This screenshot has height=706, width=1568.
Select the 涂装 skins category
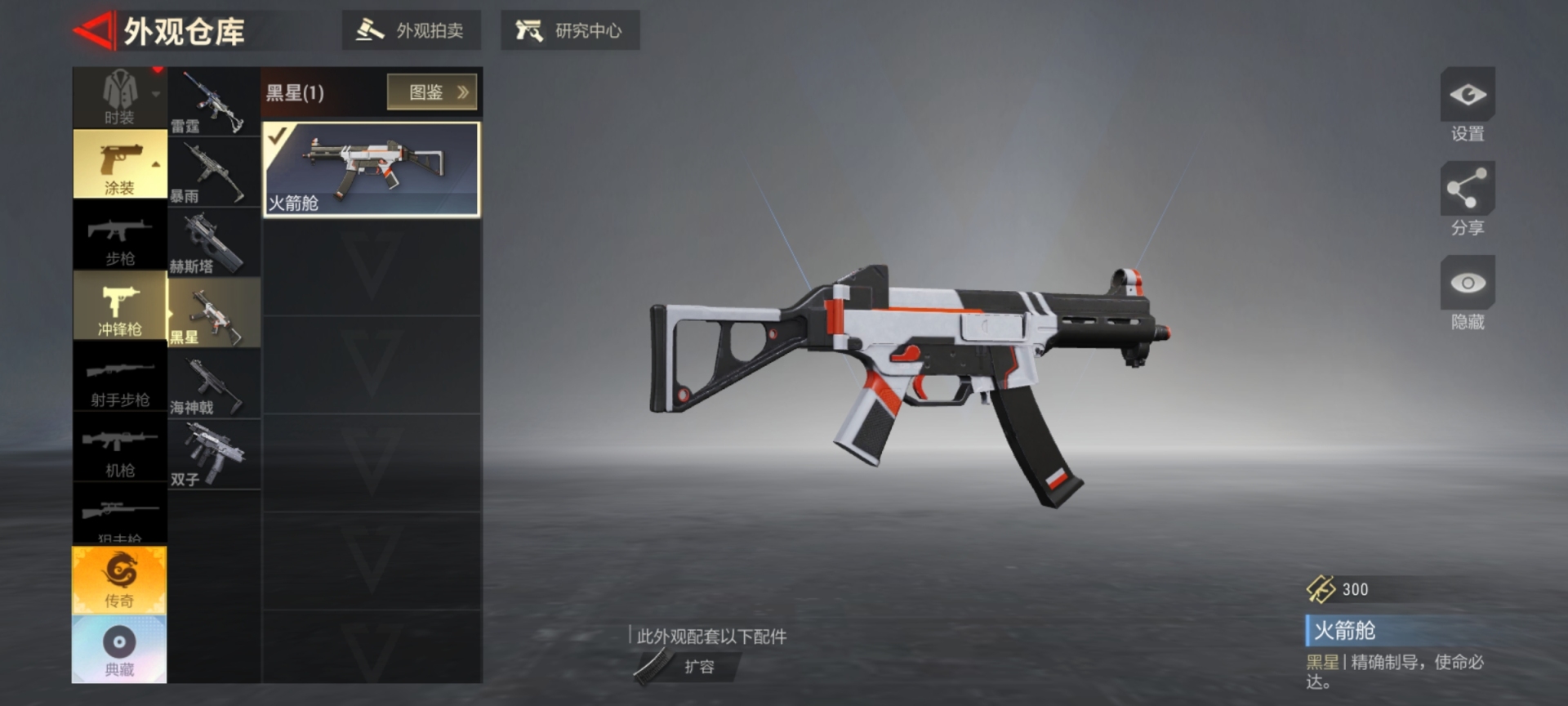(119, 165)
